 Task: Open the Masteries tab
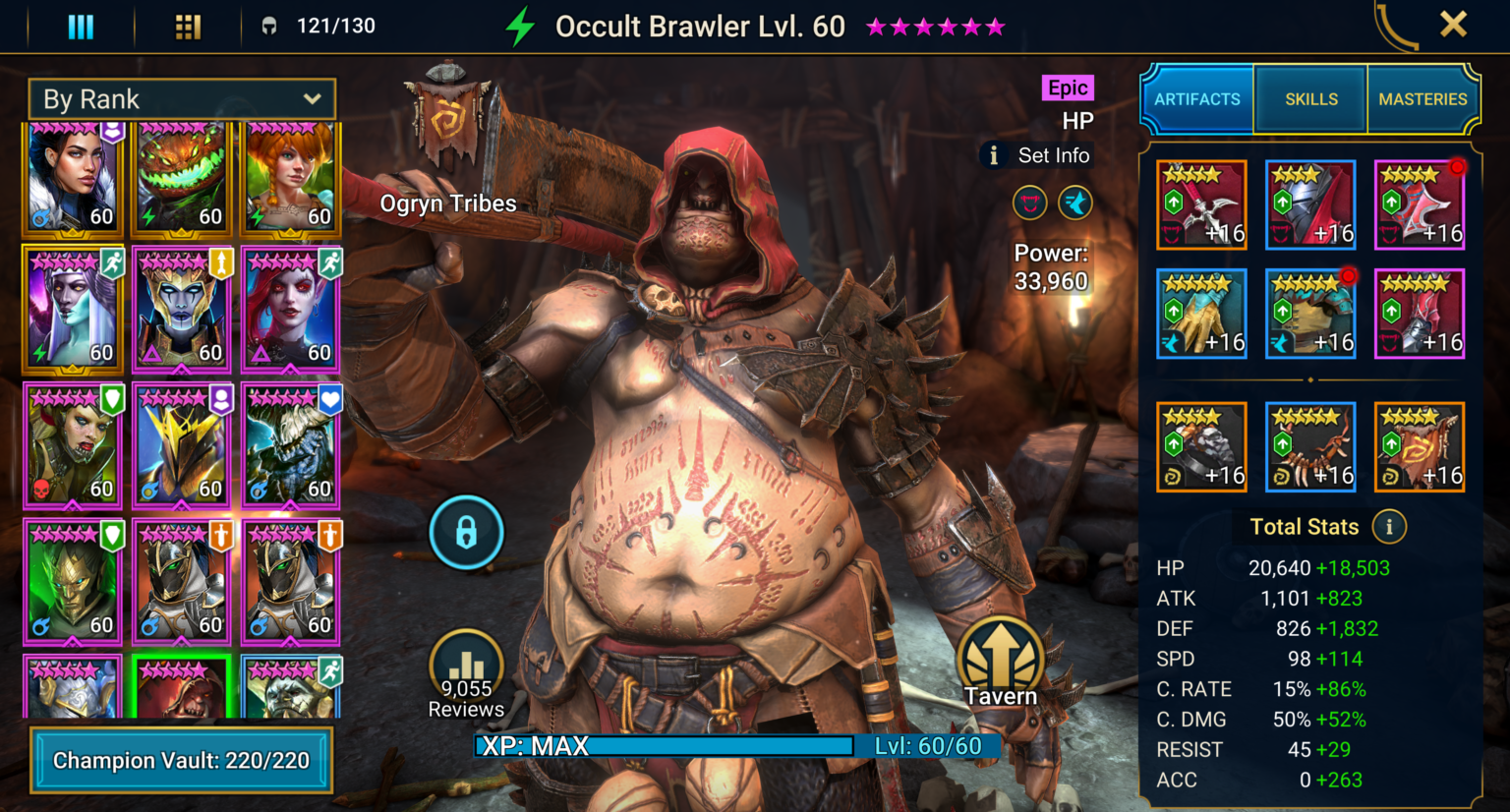coord(1422,99)
